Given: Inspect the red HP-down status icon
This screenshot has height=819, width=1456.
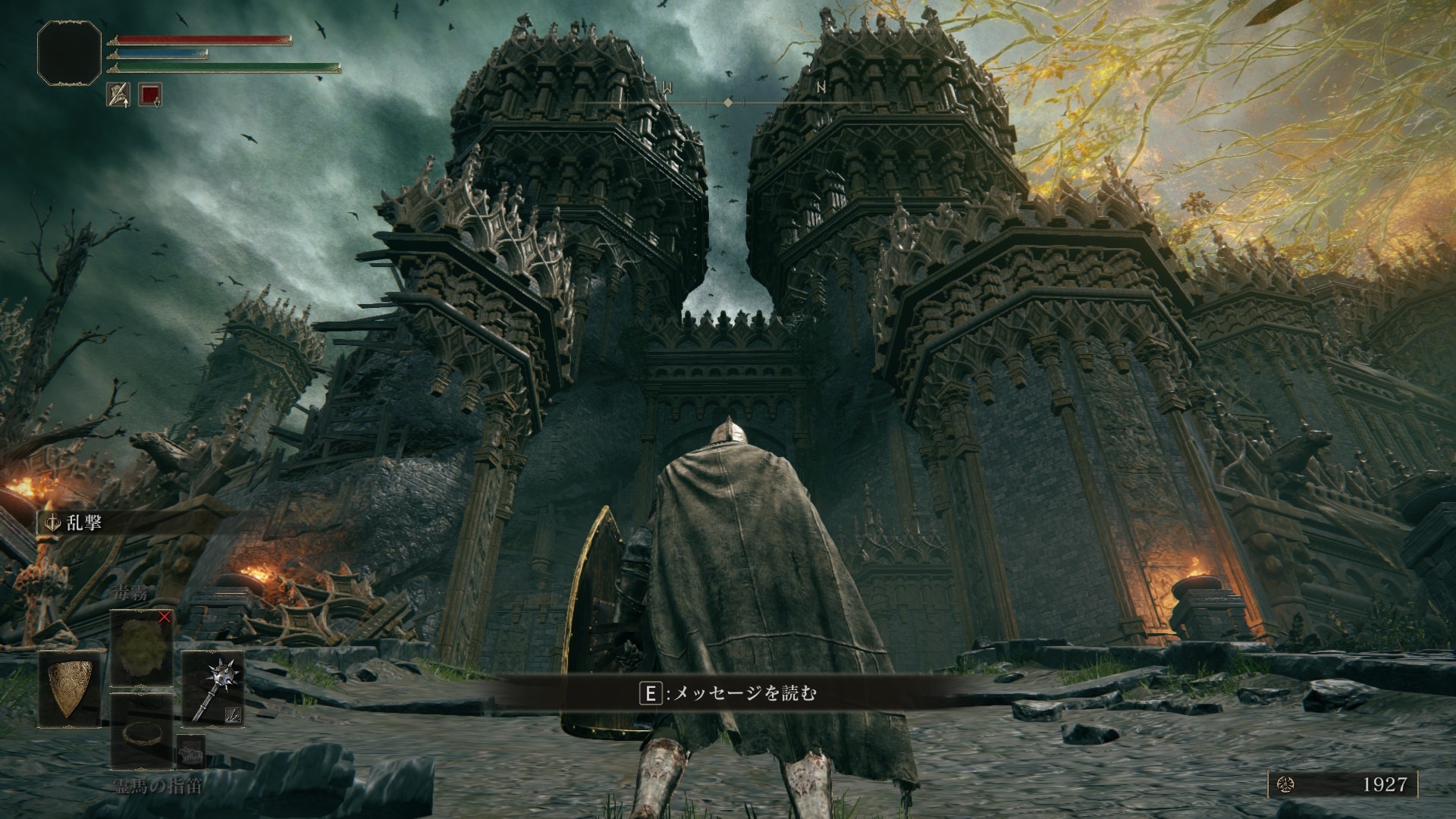Looking at the screenshot, I should tap(150, 94).
